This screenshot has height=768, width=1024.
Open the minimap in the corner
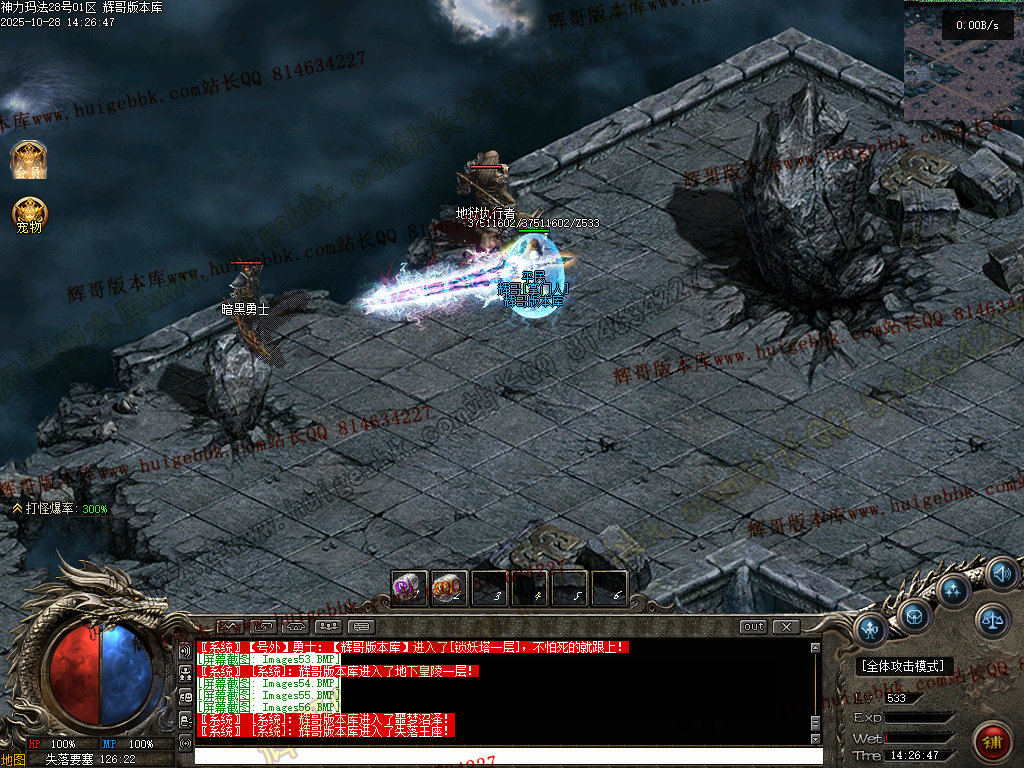[963, 60]
